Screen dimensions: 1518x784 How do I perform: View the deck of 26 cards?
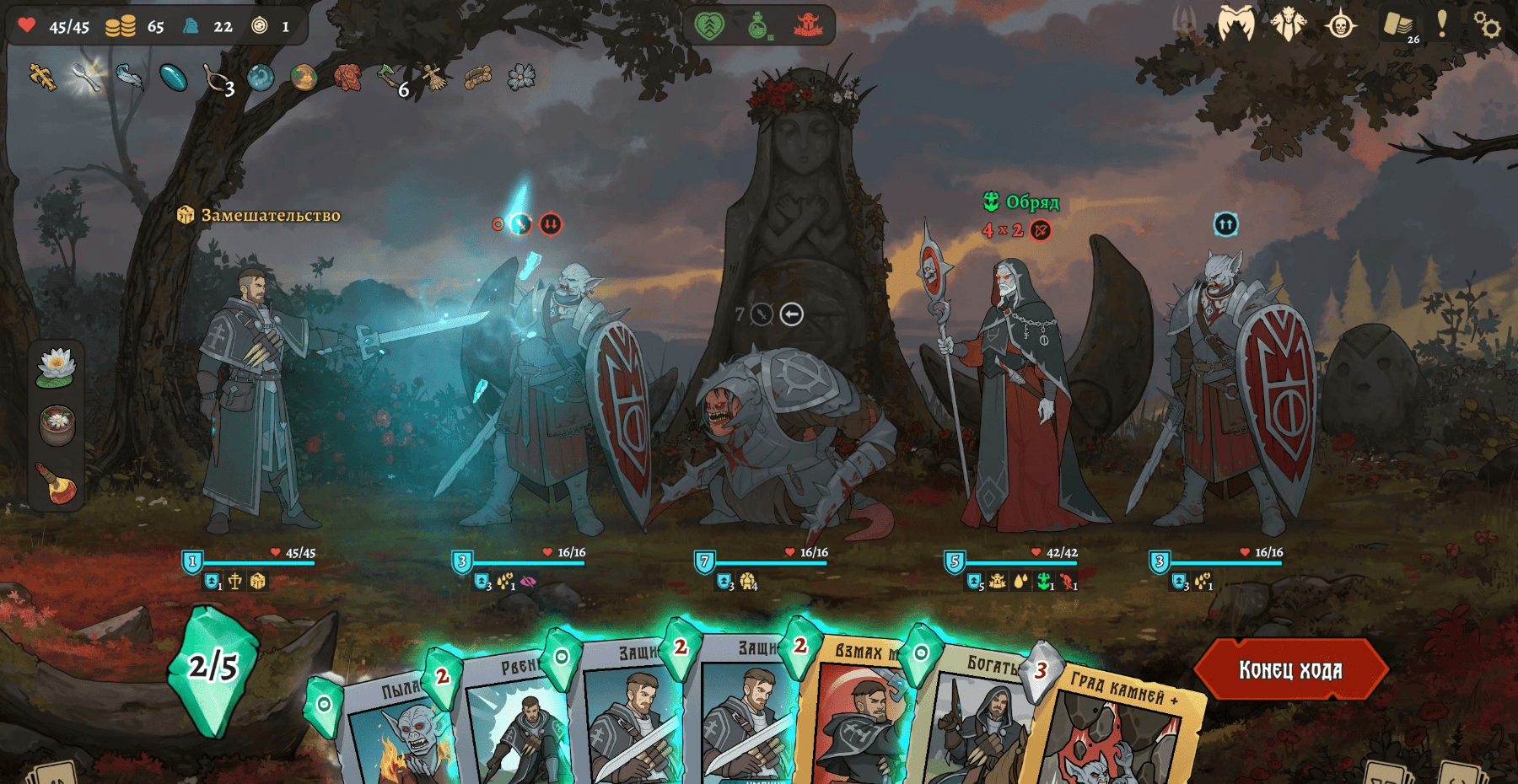1399,25
